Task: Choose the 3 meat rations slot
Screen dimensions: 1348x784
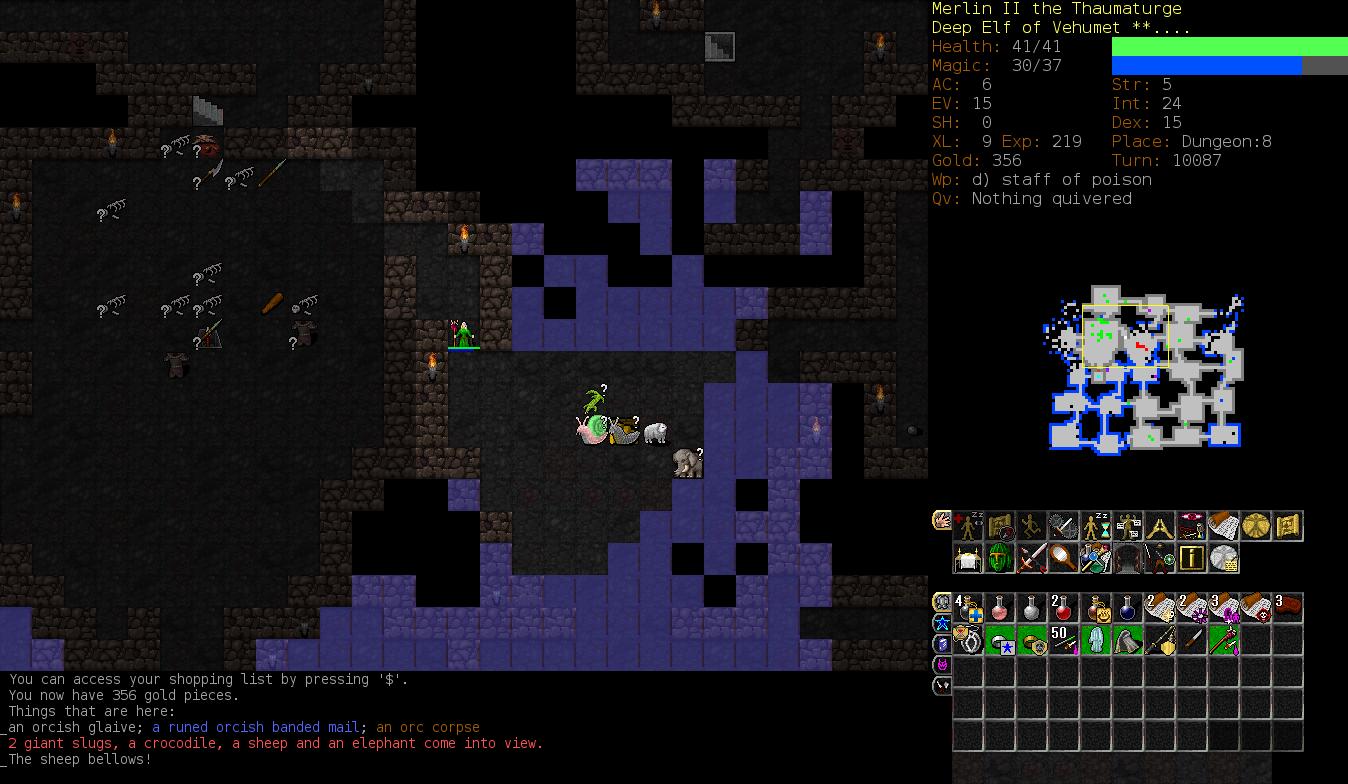Action: click(x=1288, y=608)
